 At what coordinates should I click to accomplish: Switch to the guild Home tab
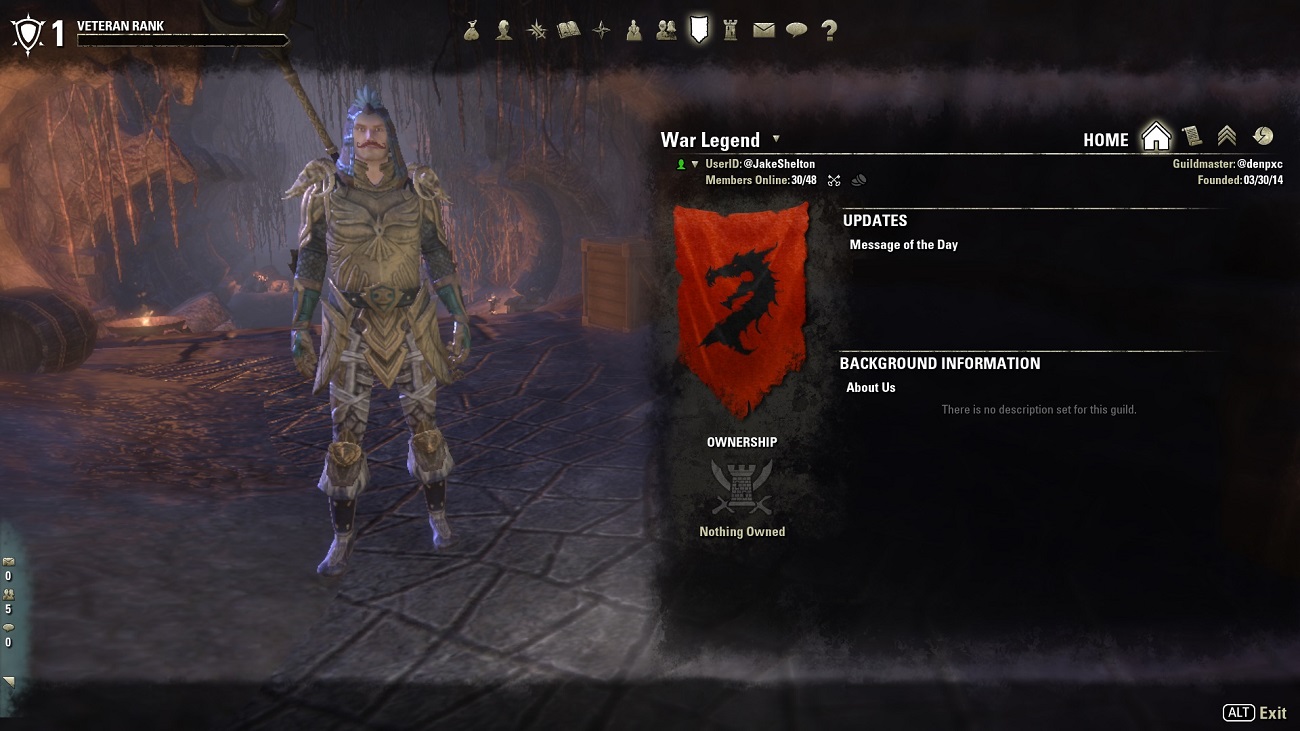(x=1156, y=137)
